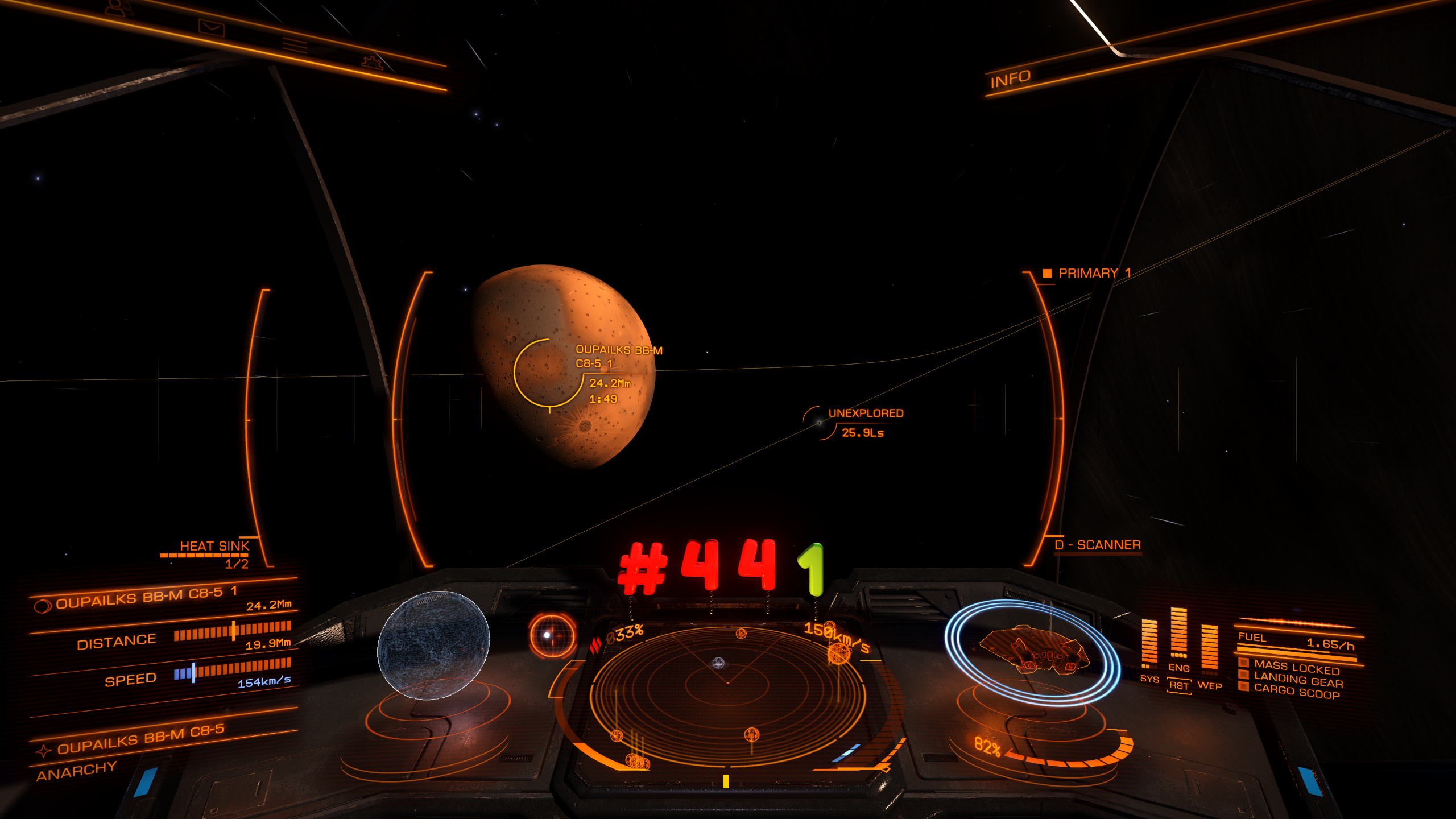Image resolution: width=1456 pixels, height=819 pixels.
Task: Click the OUPAILKS BB-M C8-5 1 target label
Action: 618,357
